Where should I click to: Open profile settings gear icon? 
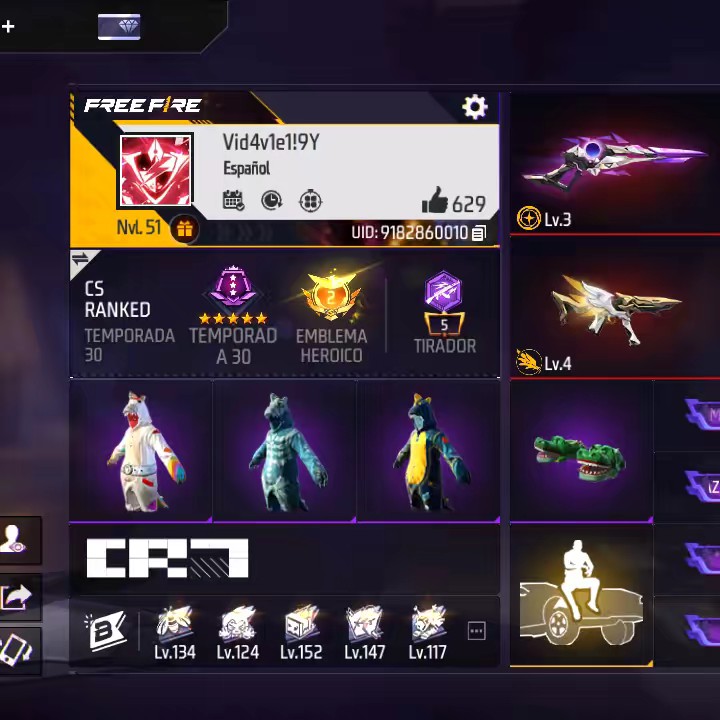pos(474,107)
